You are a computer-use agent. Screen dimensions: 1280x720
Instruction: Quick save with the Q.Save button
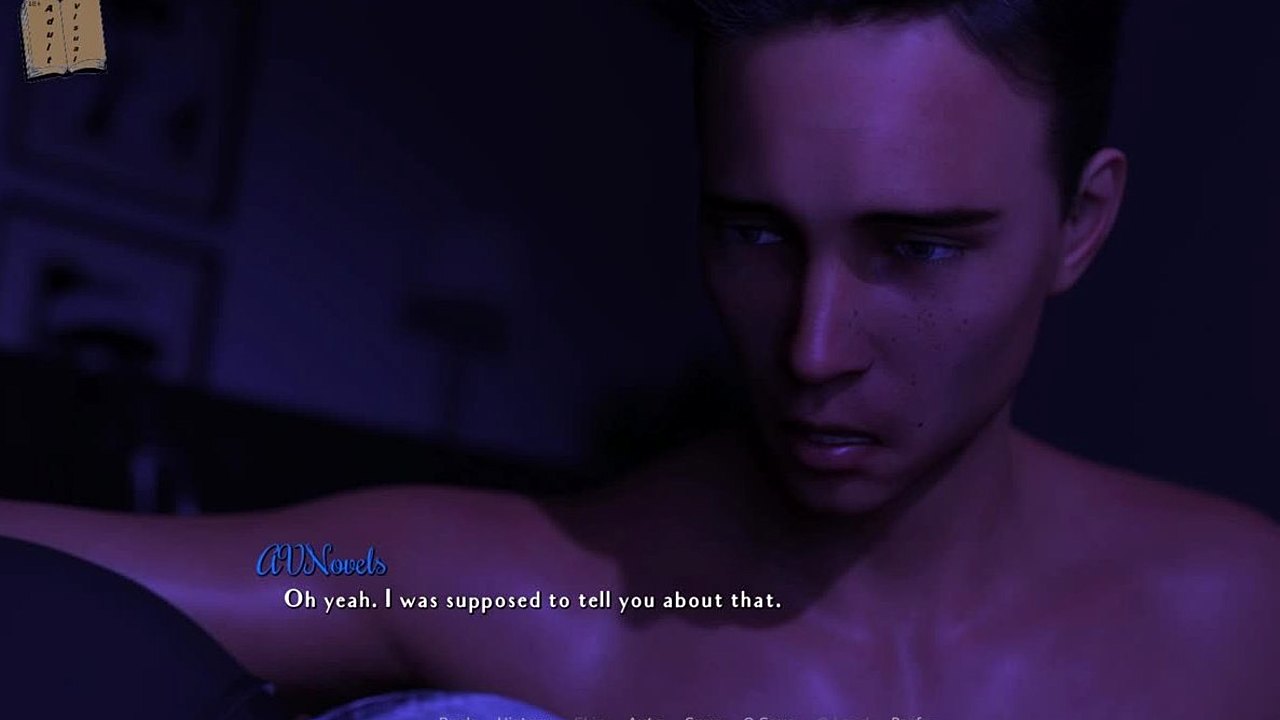[x=768, y=717]
